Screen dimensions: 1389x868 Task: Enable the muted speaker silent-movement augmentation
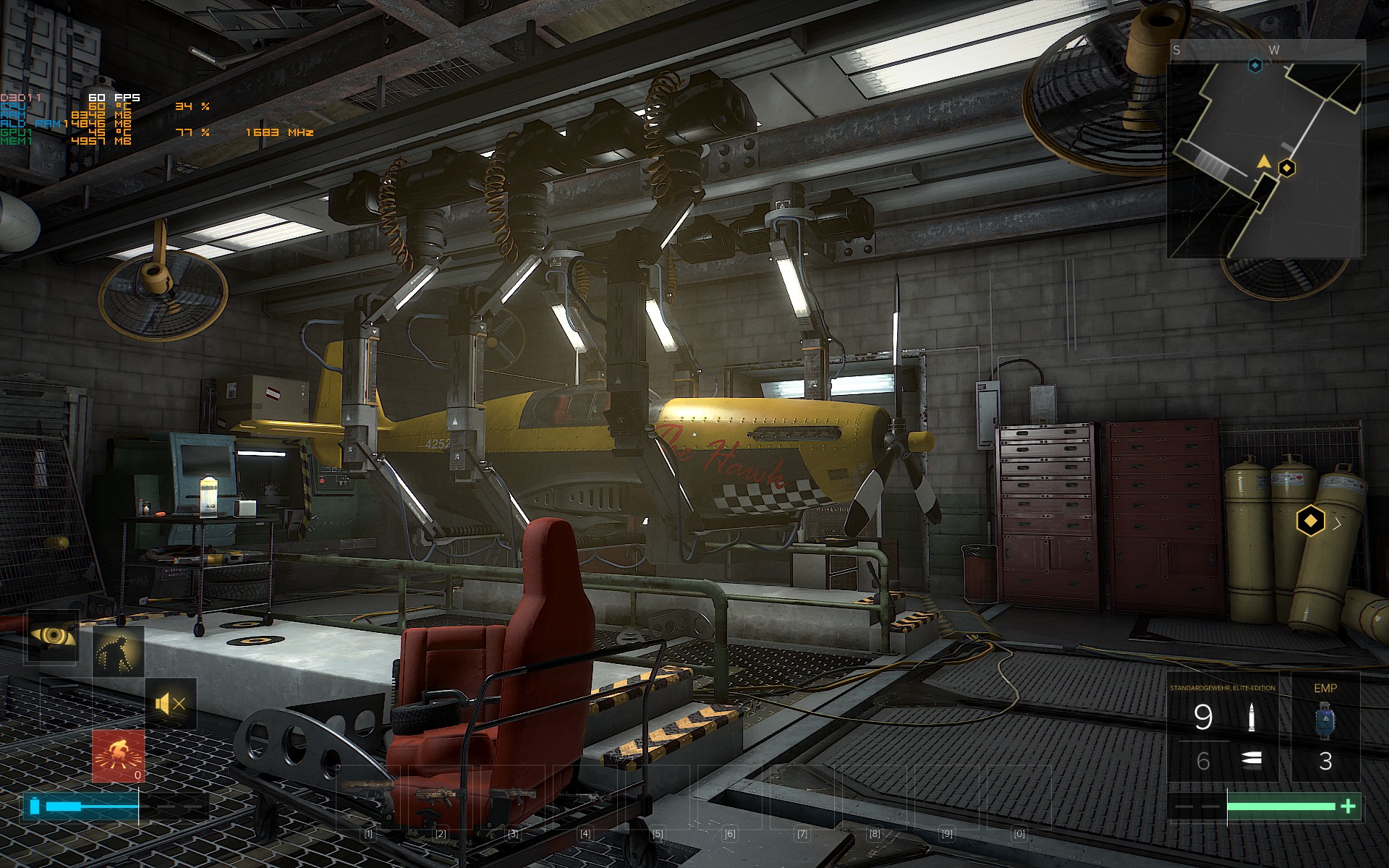coord(171,703)
